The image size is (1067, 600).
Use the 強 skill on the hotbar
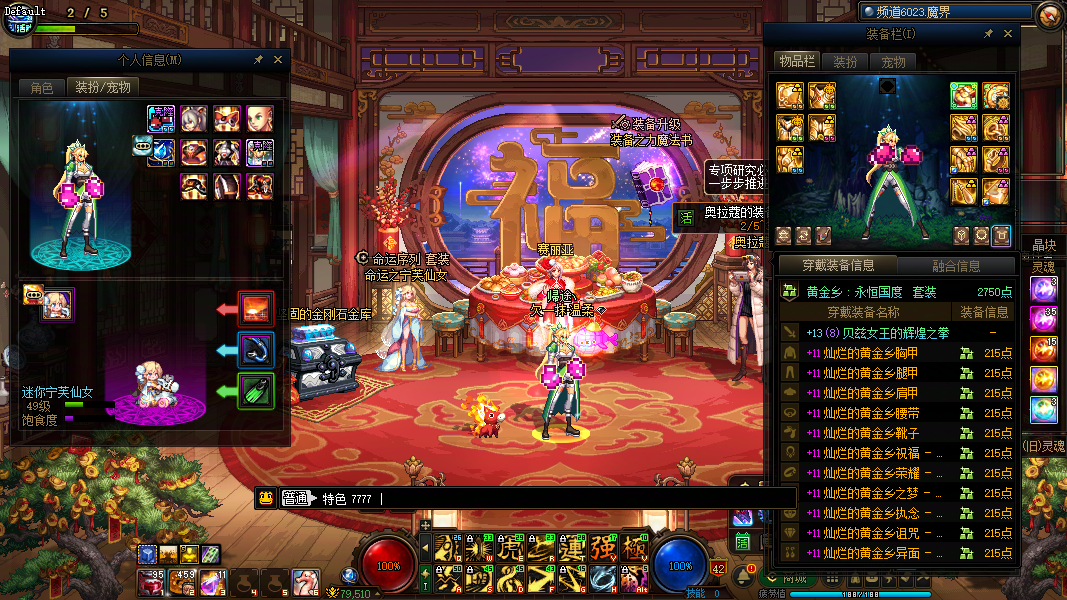tap(603, 548)
